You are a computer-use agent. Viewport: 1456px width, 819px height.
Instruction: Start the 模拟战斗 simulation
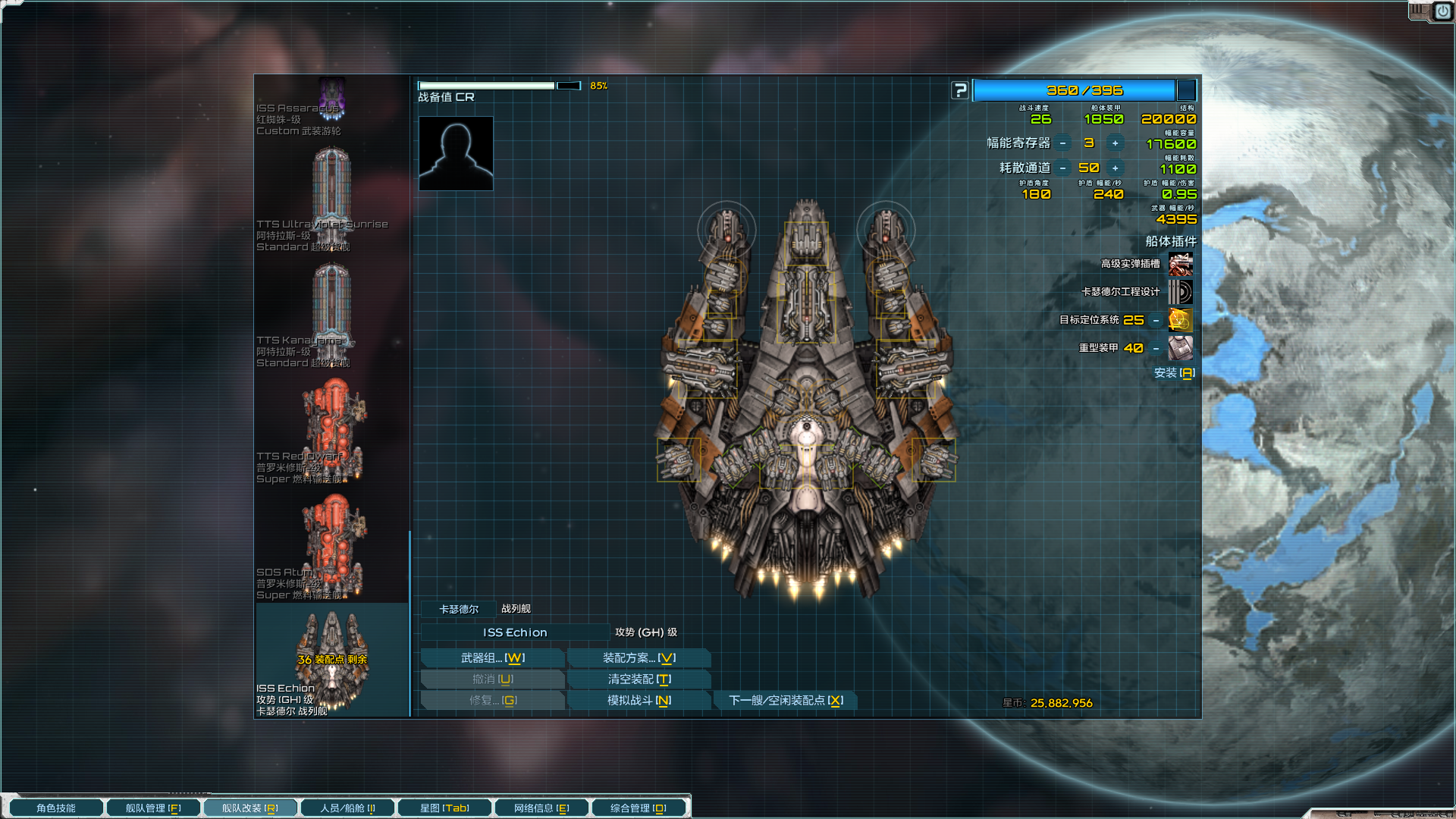pos(639,701)
